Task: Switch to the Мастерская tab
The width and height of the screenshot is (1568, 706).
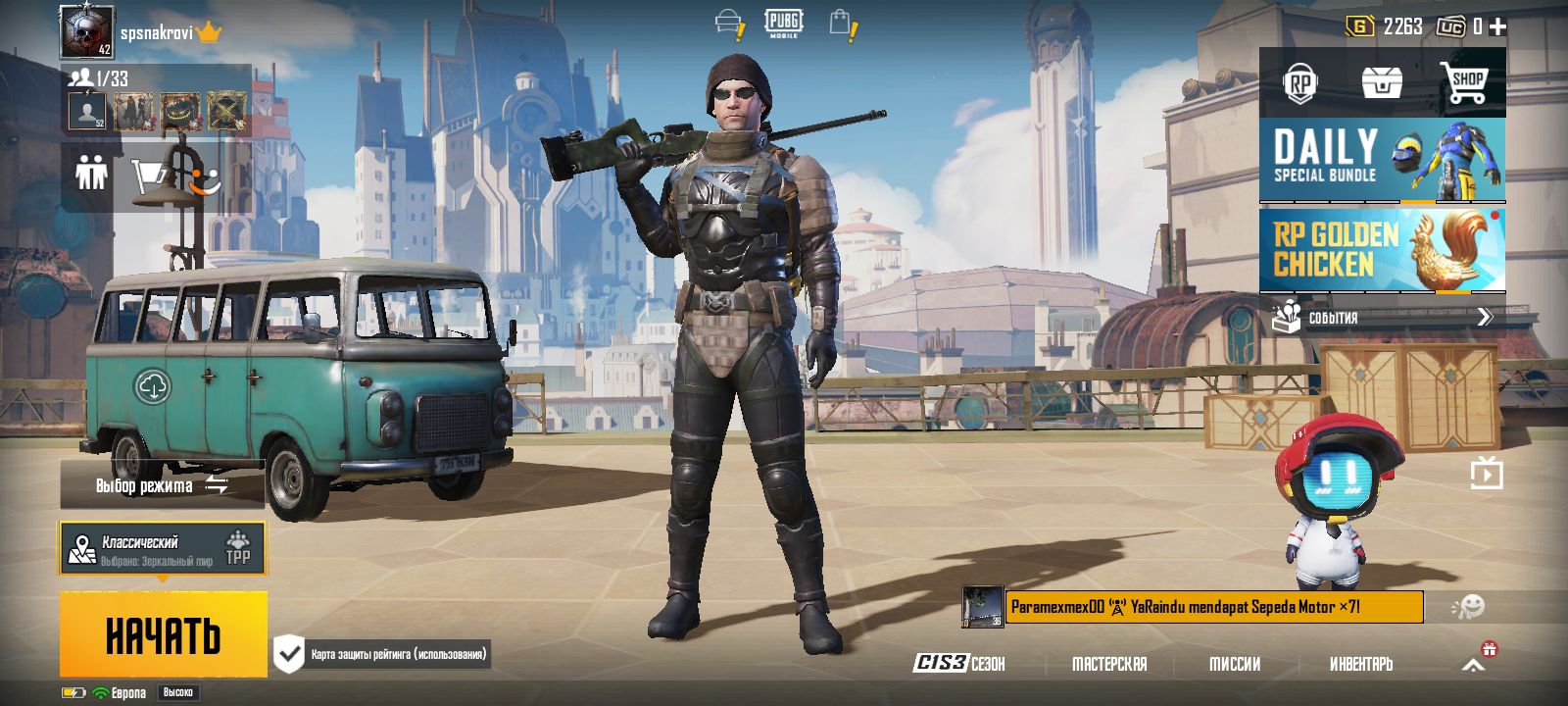Action: coord(1108,664)
